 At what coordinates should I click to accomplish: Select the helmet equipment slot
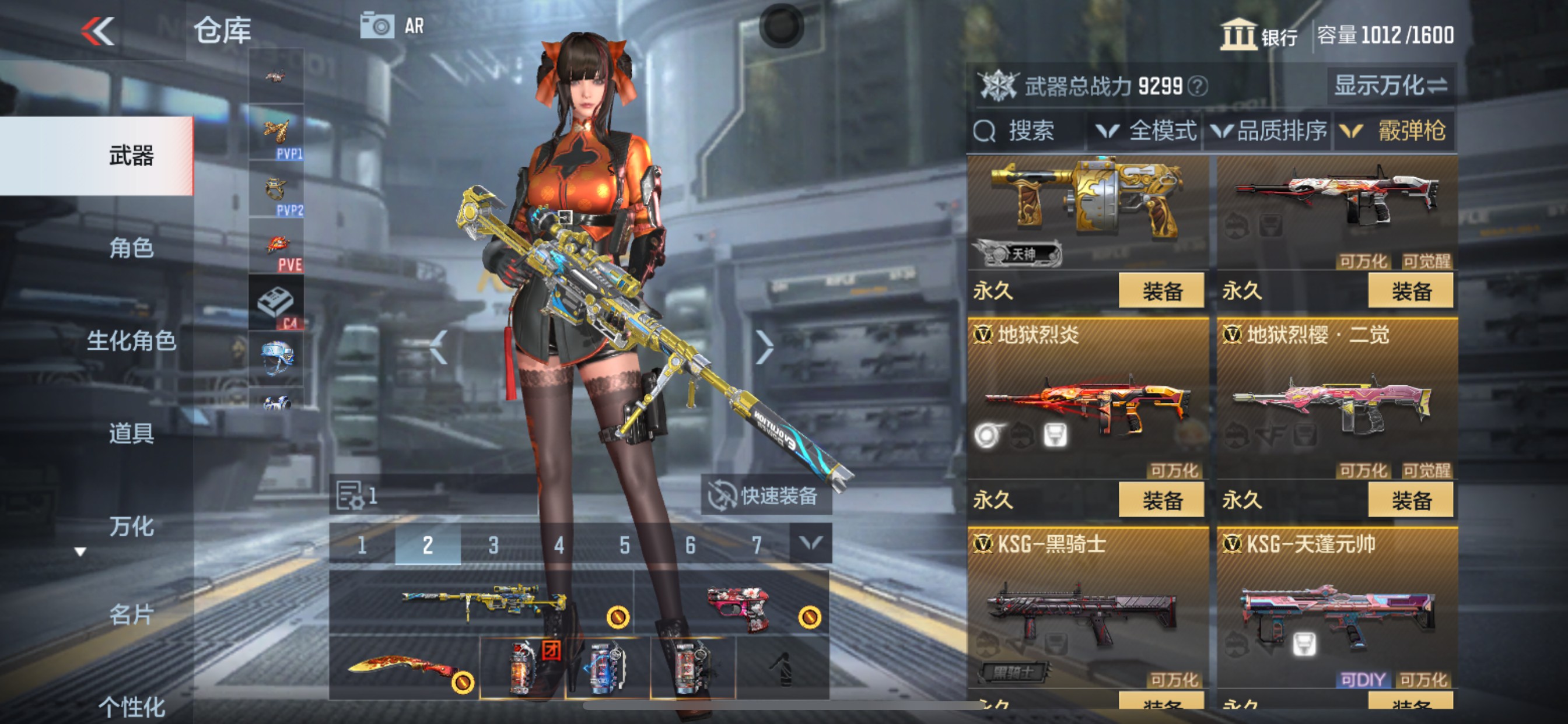[276, 359]
